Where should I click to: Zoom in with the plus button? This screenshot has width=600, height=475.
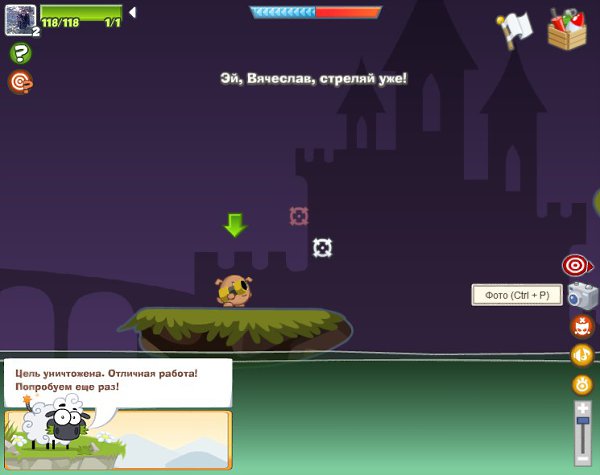click(582, 407)
